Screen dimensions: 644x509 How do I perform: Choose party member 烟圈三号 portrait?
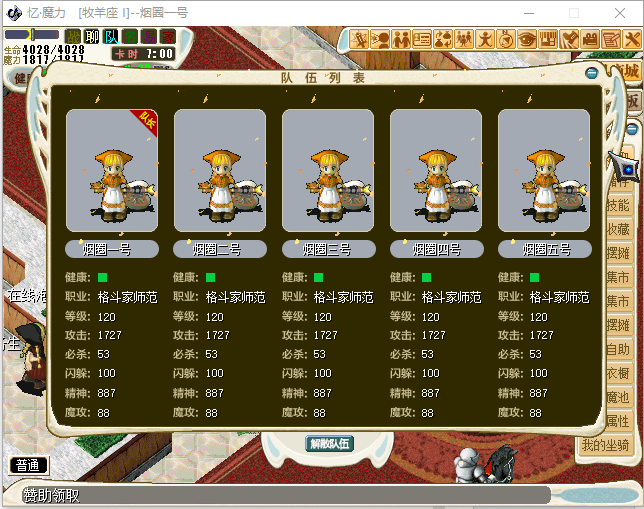coord(327,171)
